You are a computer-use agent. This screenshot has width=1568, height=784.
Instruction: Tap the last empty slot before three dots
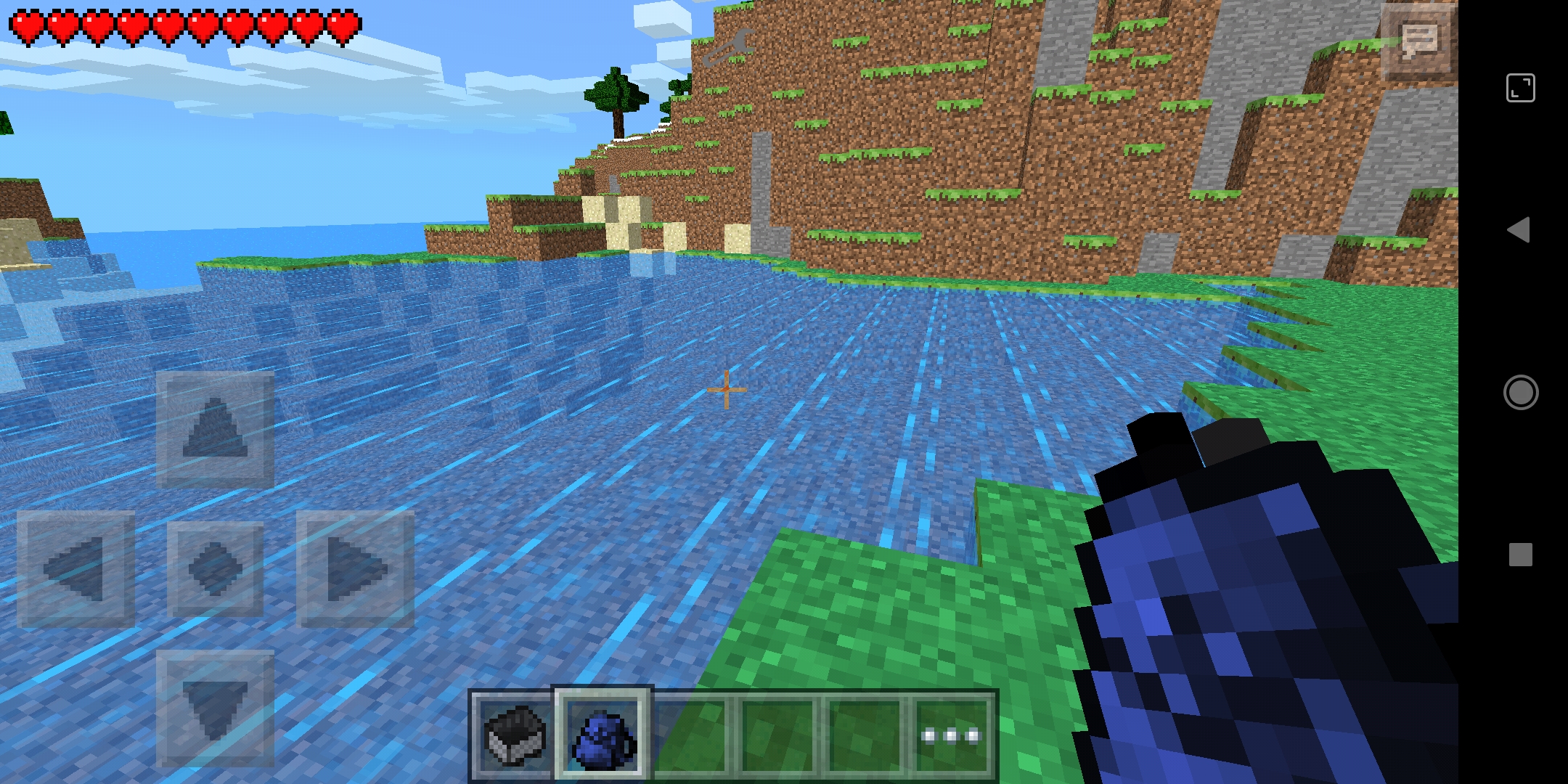(x=864, y=735)
